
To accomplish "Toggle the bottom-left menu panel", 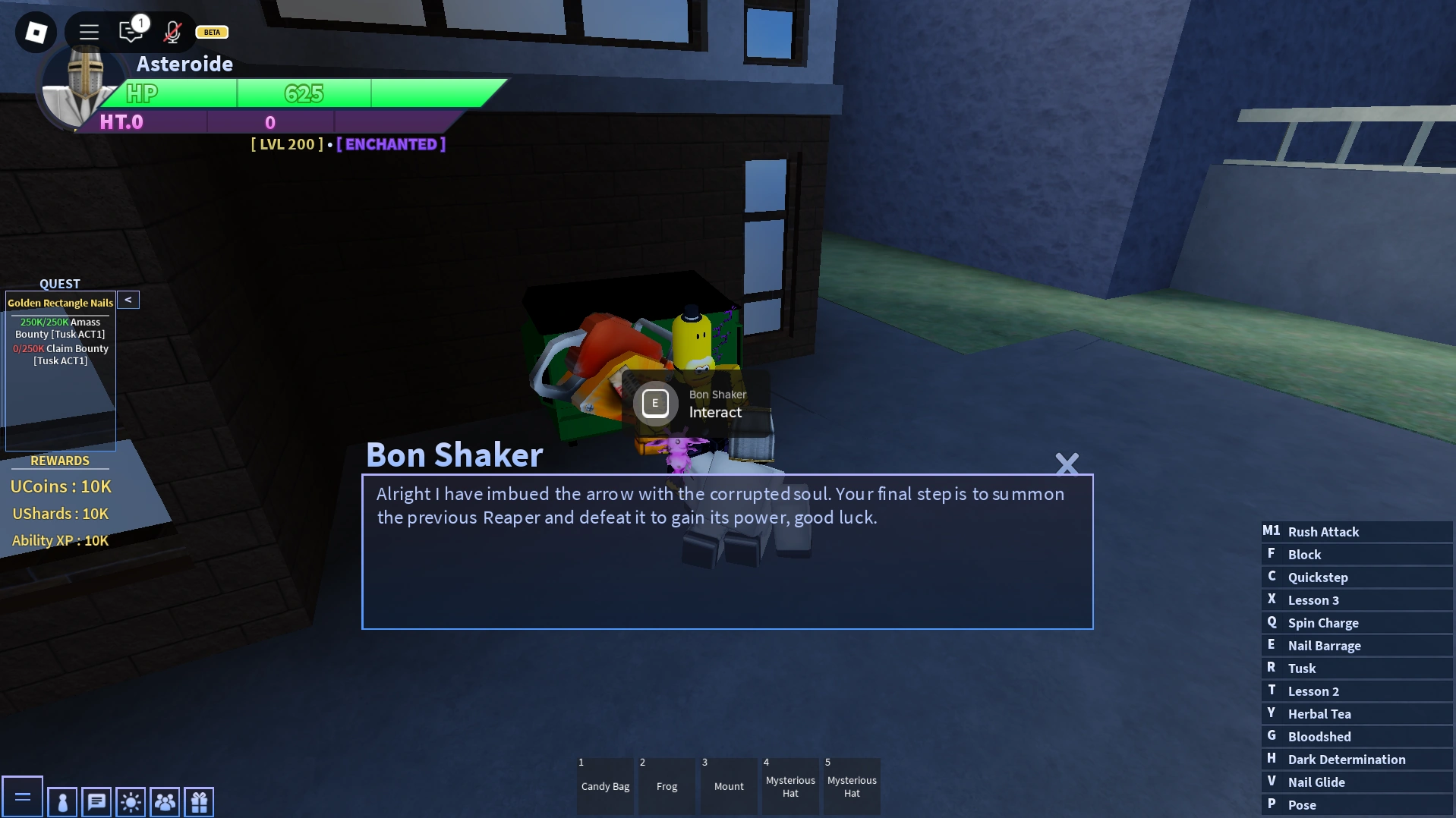I will click(x=24, y=796).
